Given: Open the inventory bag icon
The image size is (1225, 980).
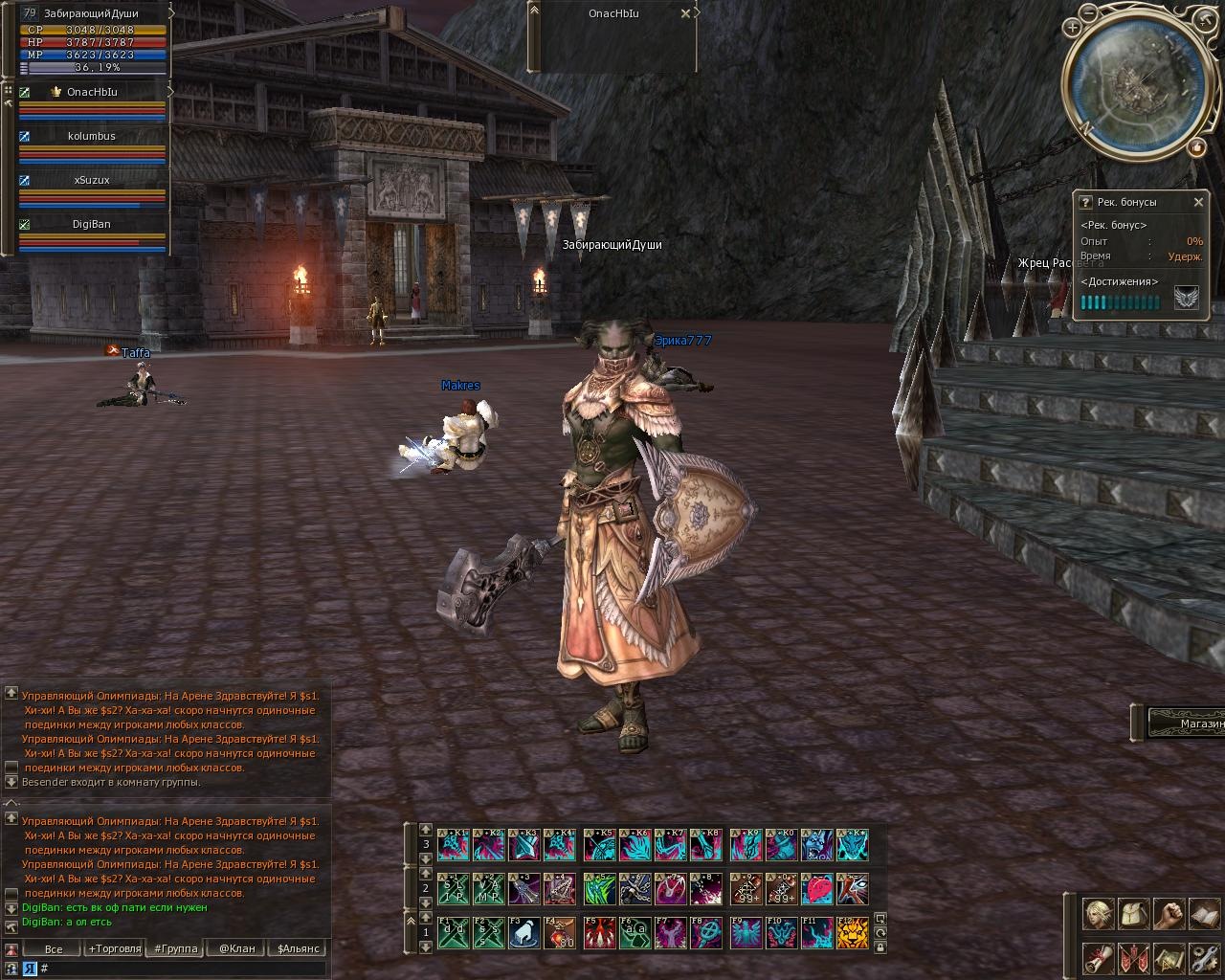Looking at the screenshot, I should (1133, 914).
